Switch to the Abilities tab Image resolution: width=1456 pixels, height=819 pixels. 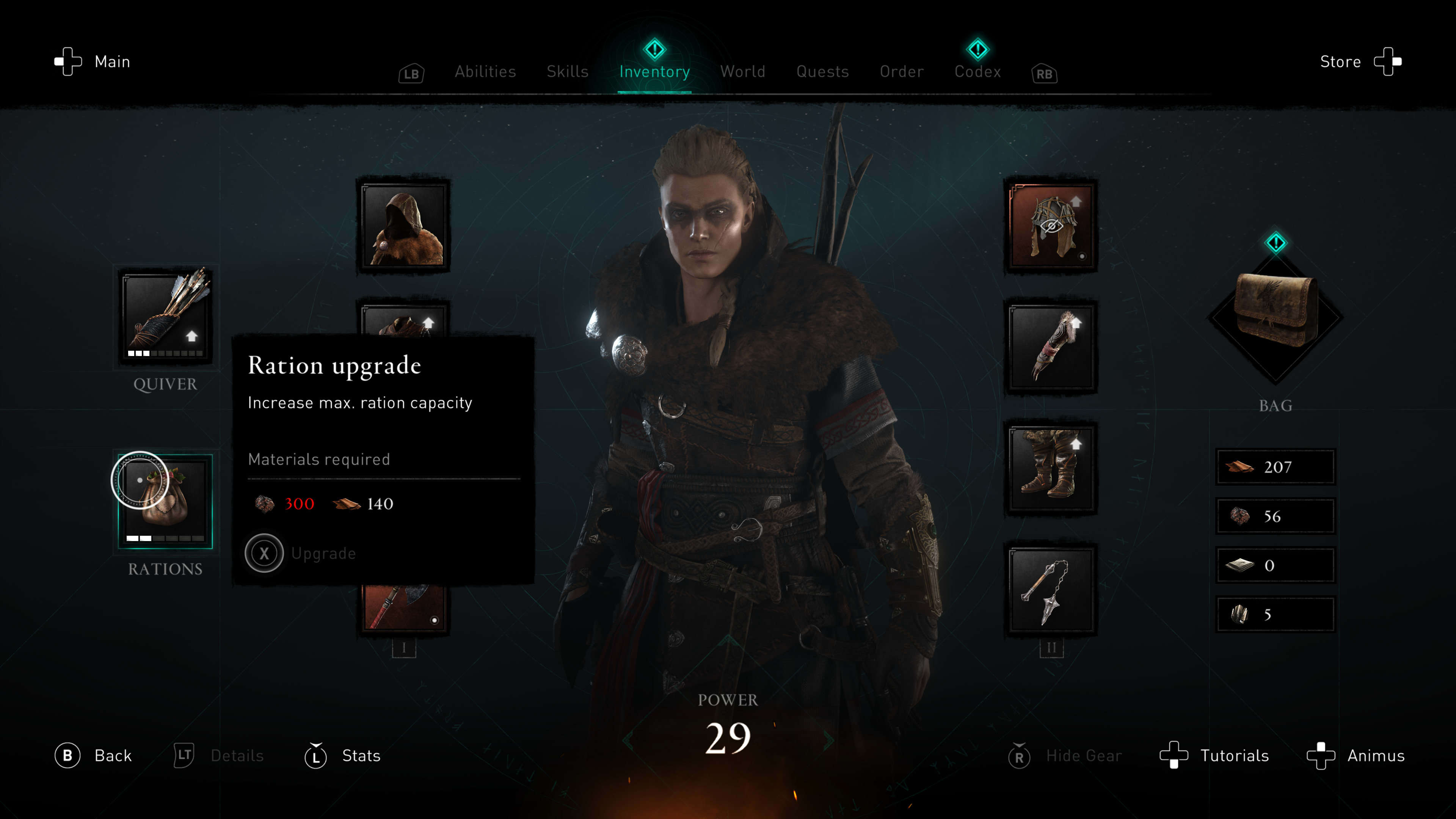click(x=485, y=72)
